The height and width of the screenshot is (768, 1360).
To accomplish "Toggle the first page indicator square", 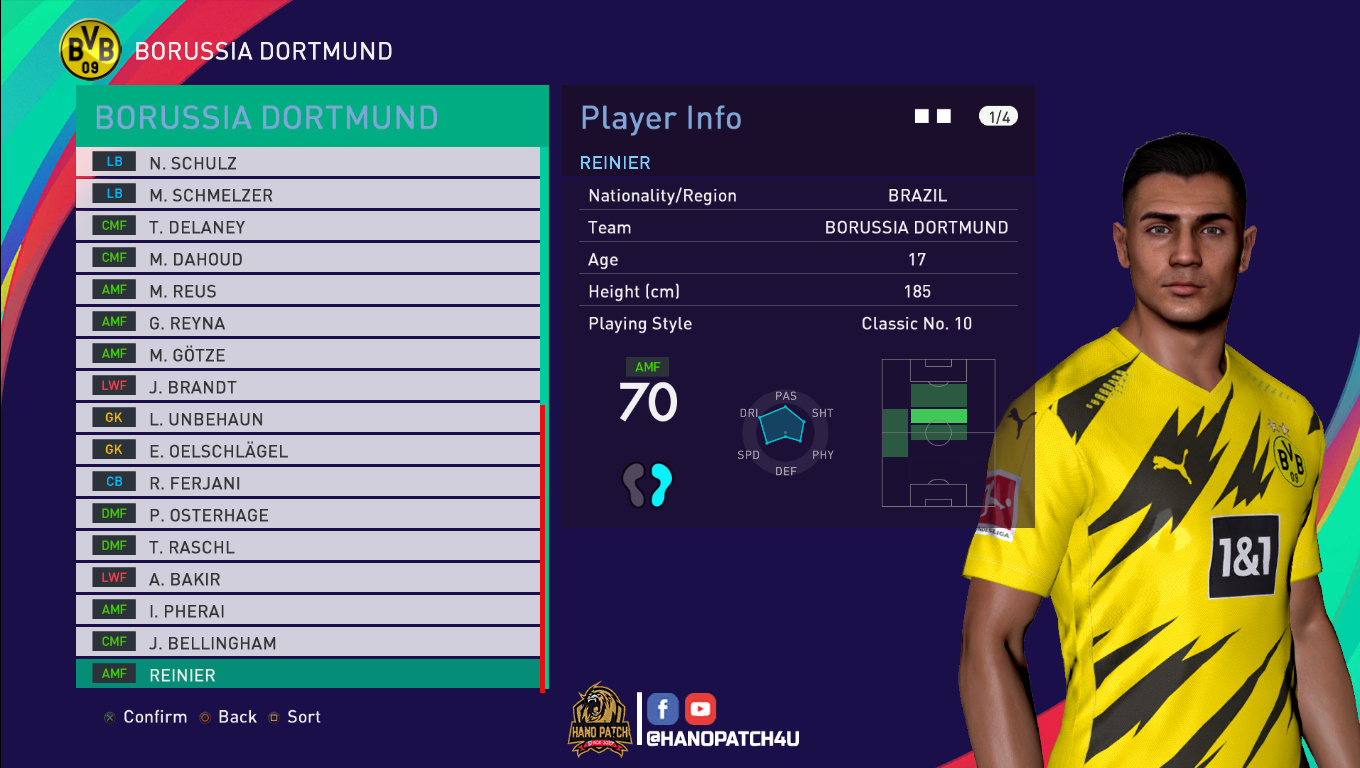I will (921, 115).
